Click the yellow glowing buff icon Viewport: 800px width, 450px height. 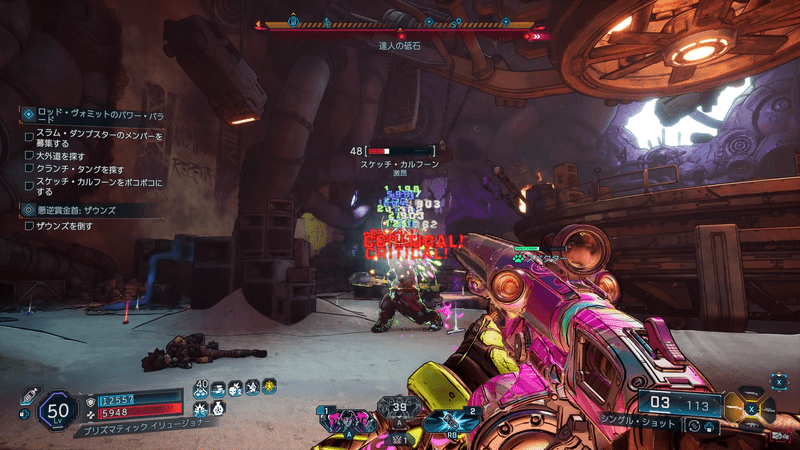coord(269,386)
